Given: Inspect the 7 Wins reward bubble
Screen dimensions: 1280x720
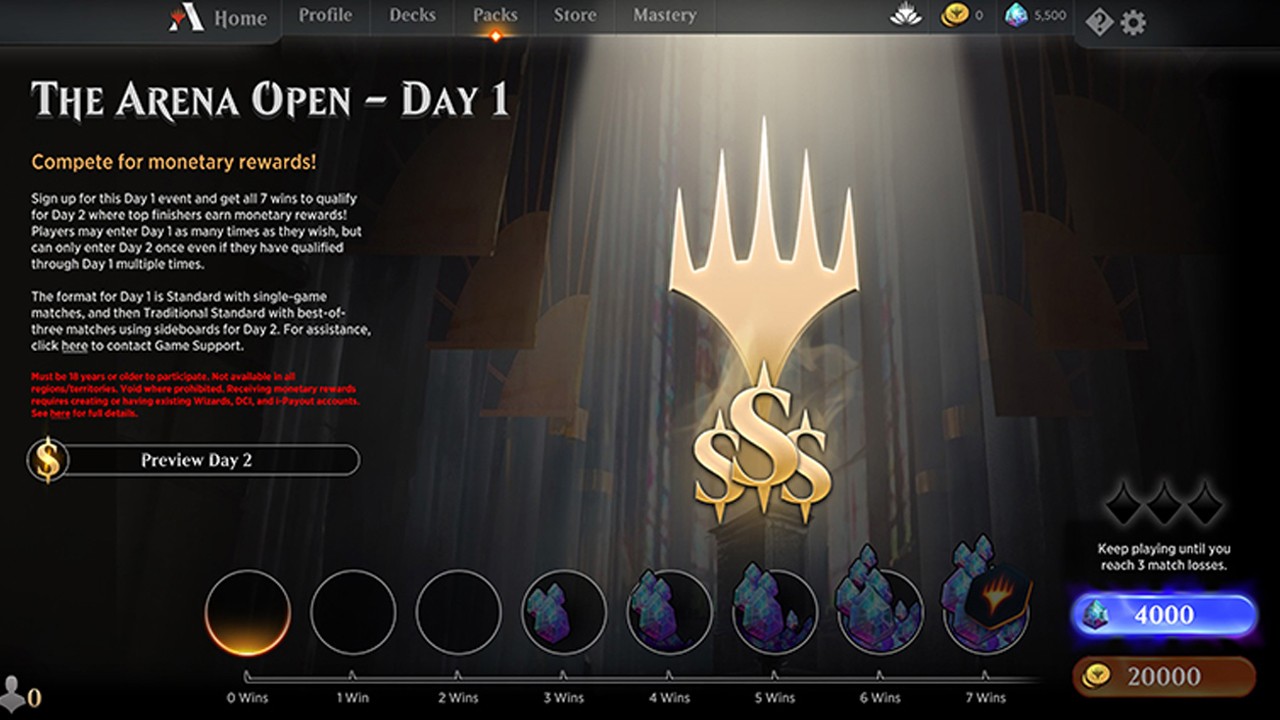Looking at the screenshot, I should click(986, 610).
